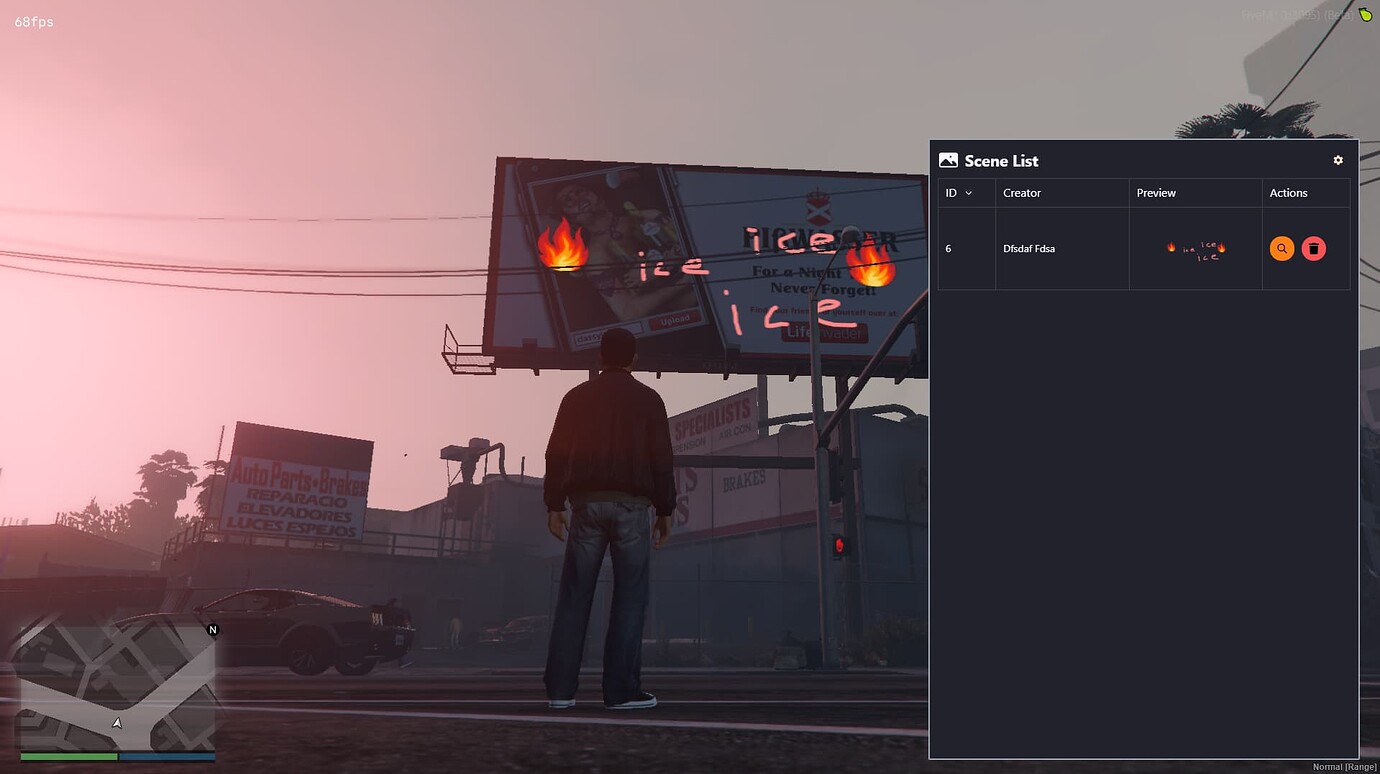Click the gear at the panel's top right
Image resolution: width=1380 pixels, height=774 pixels.
(1338, 160)
